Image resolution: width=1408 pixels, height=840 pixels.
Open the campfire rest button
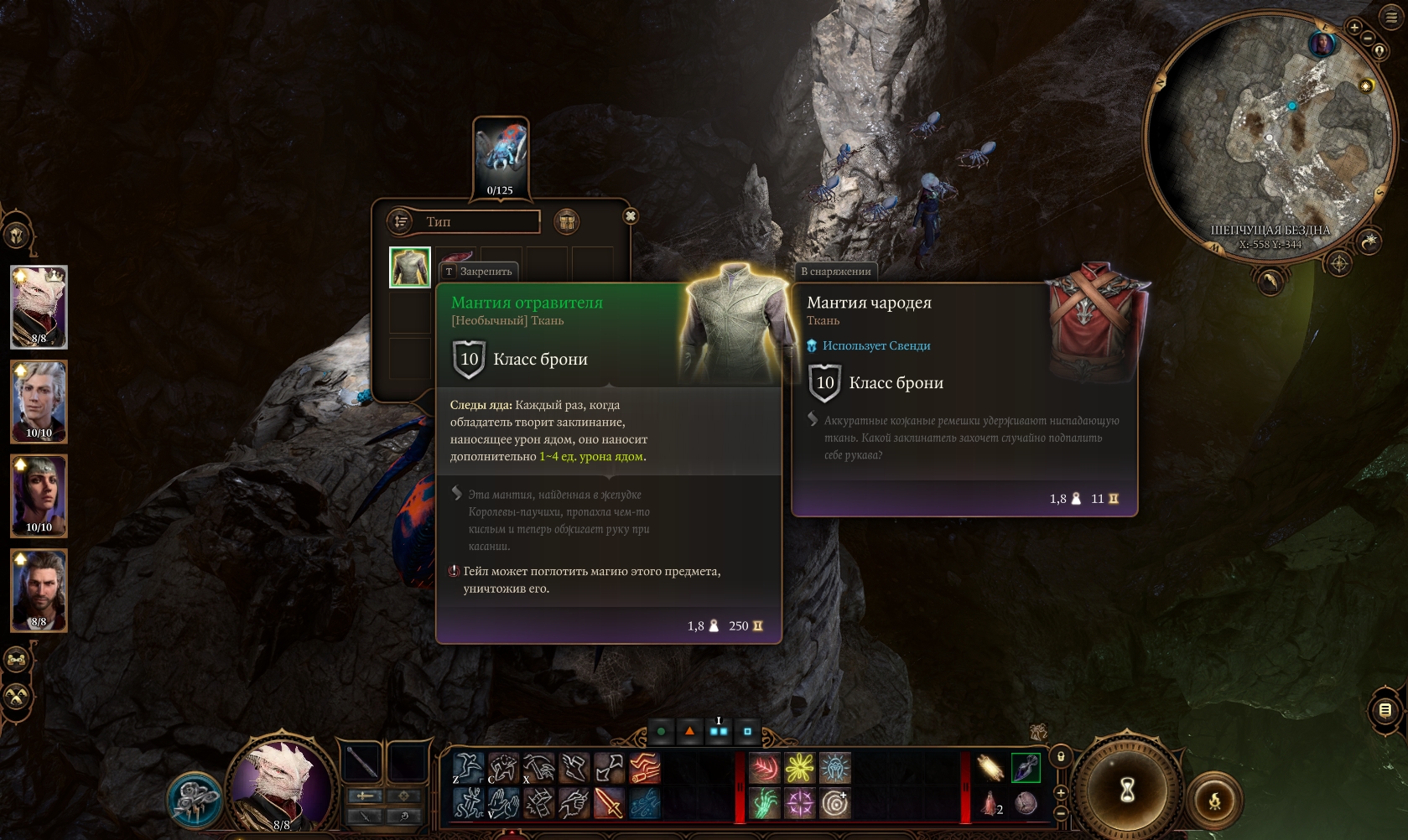pos(1214,801)
